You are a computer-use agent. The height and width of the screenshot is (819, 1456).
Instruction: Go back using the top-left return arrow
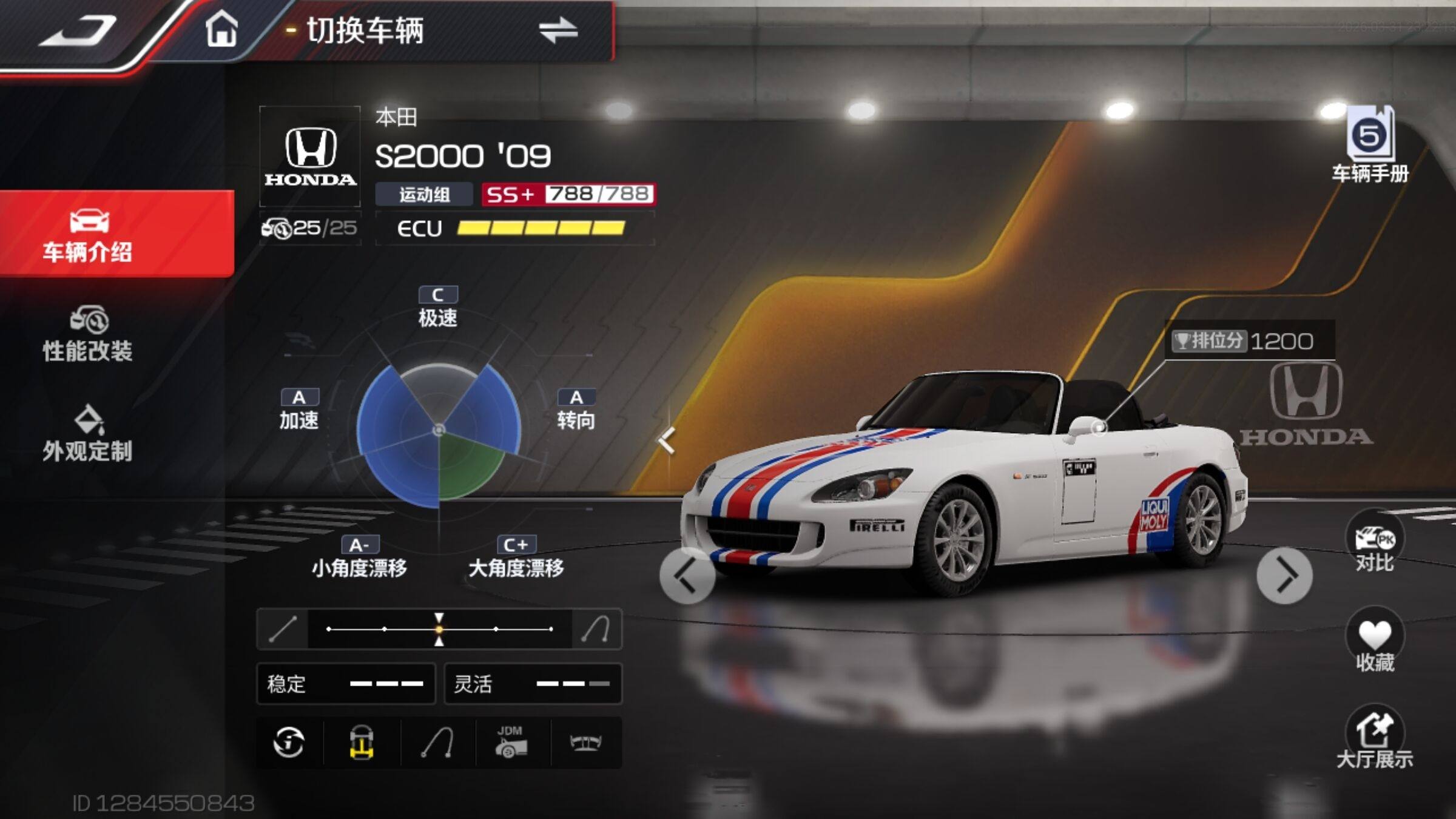pyautogui.click(x=78, y=32)
